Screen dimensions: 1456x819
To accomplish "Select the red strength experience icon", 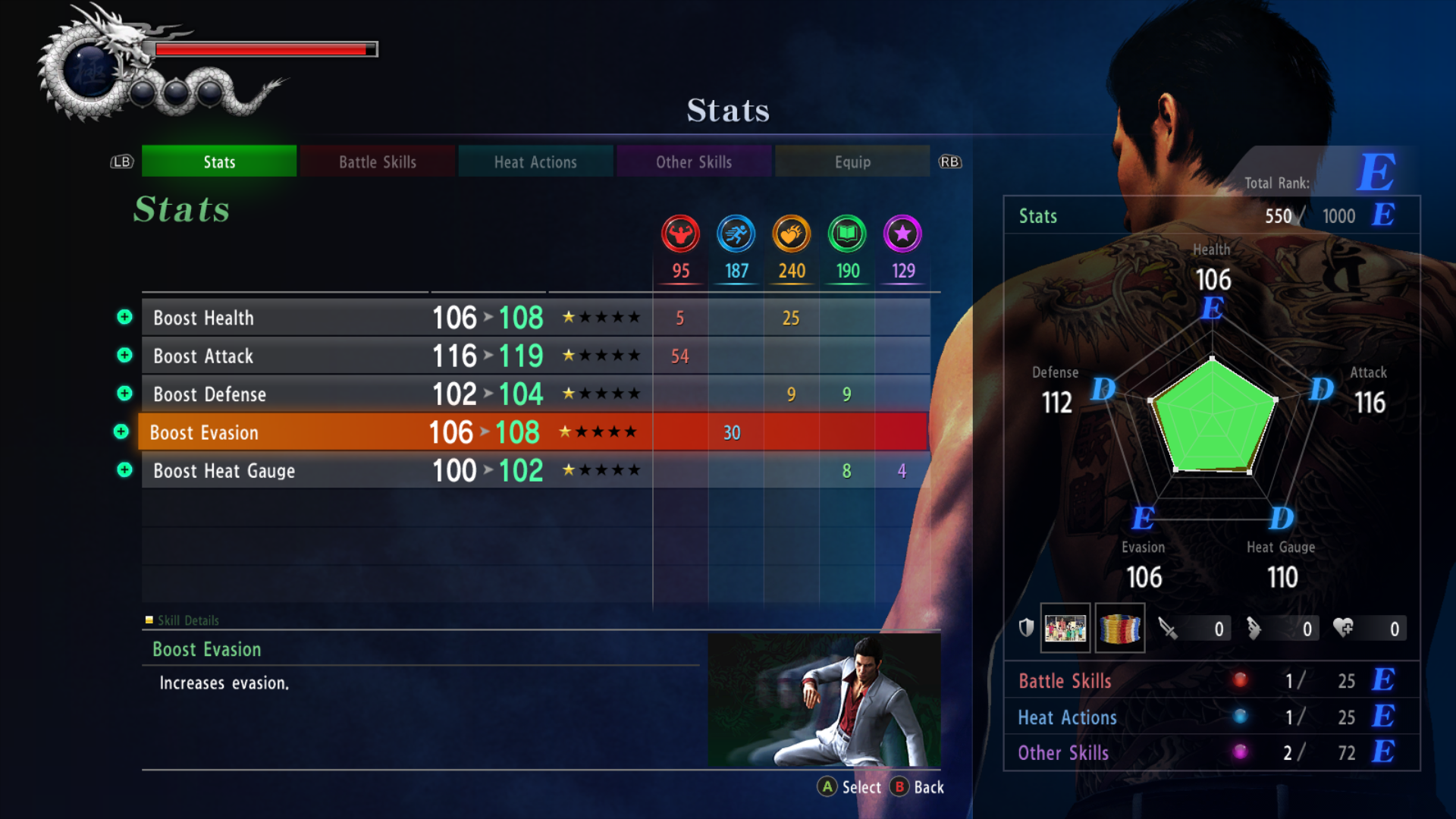I will point(680,234).
